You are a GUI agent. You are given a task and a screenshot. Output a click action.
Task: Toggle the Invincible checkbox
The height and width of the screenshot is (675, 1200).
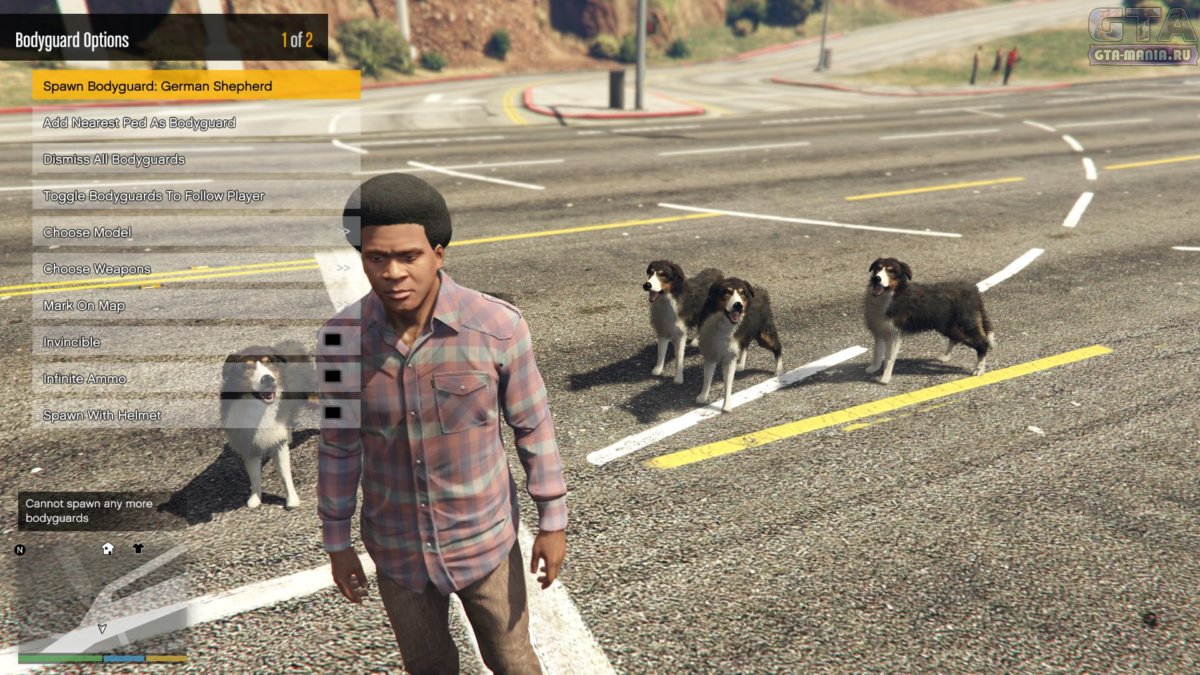[333, 342]
